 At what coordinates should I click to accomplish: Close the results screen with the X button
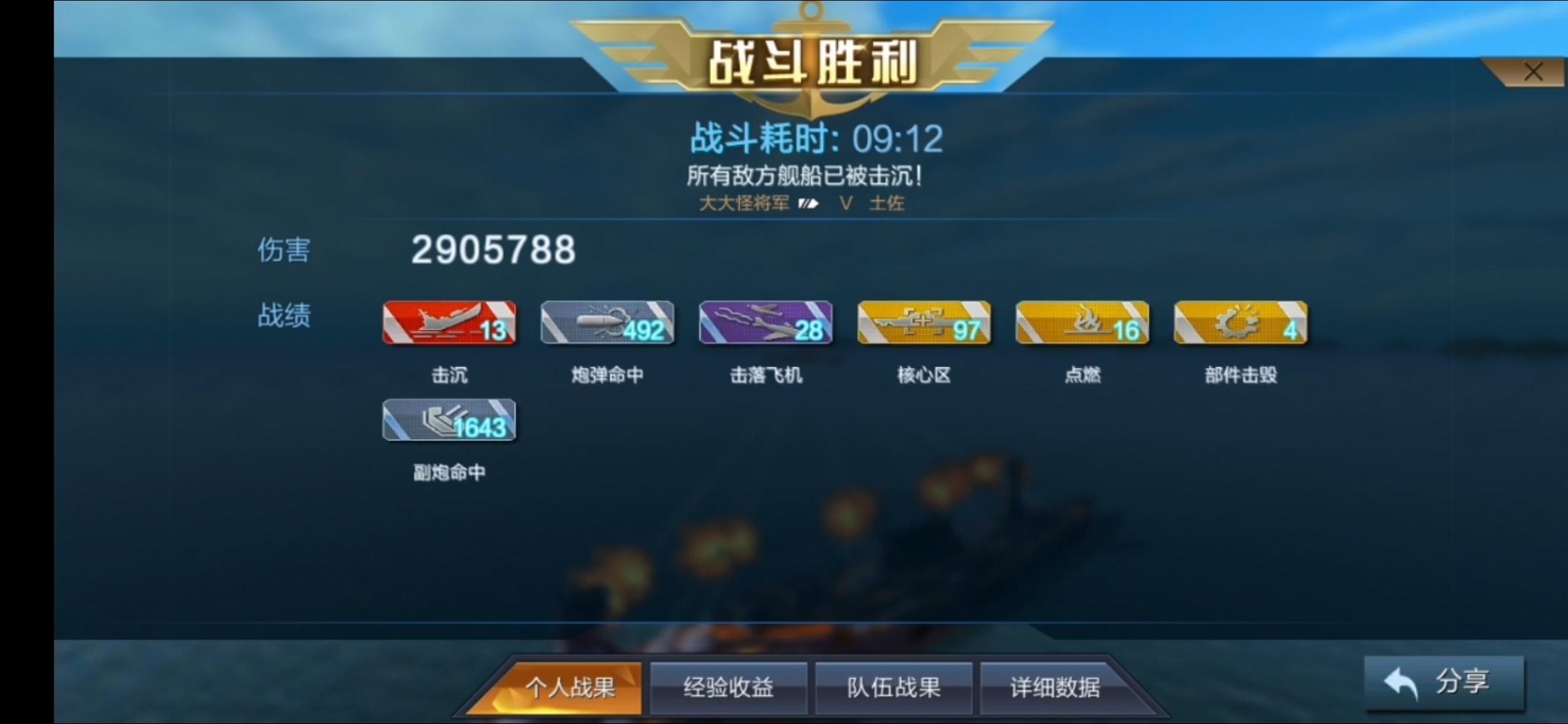pos(1534,71)
